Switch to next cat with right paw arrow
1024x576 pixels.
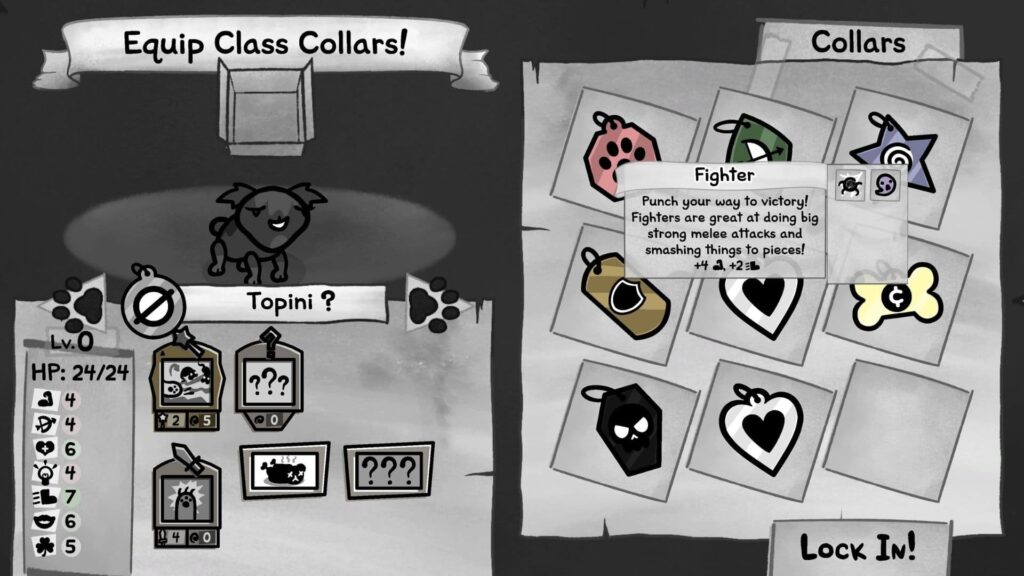(433, 303)
